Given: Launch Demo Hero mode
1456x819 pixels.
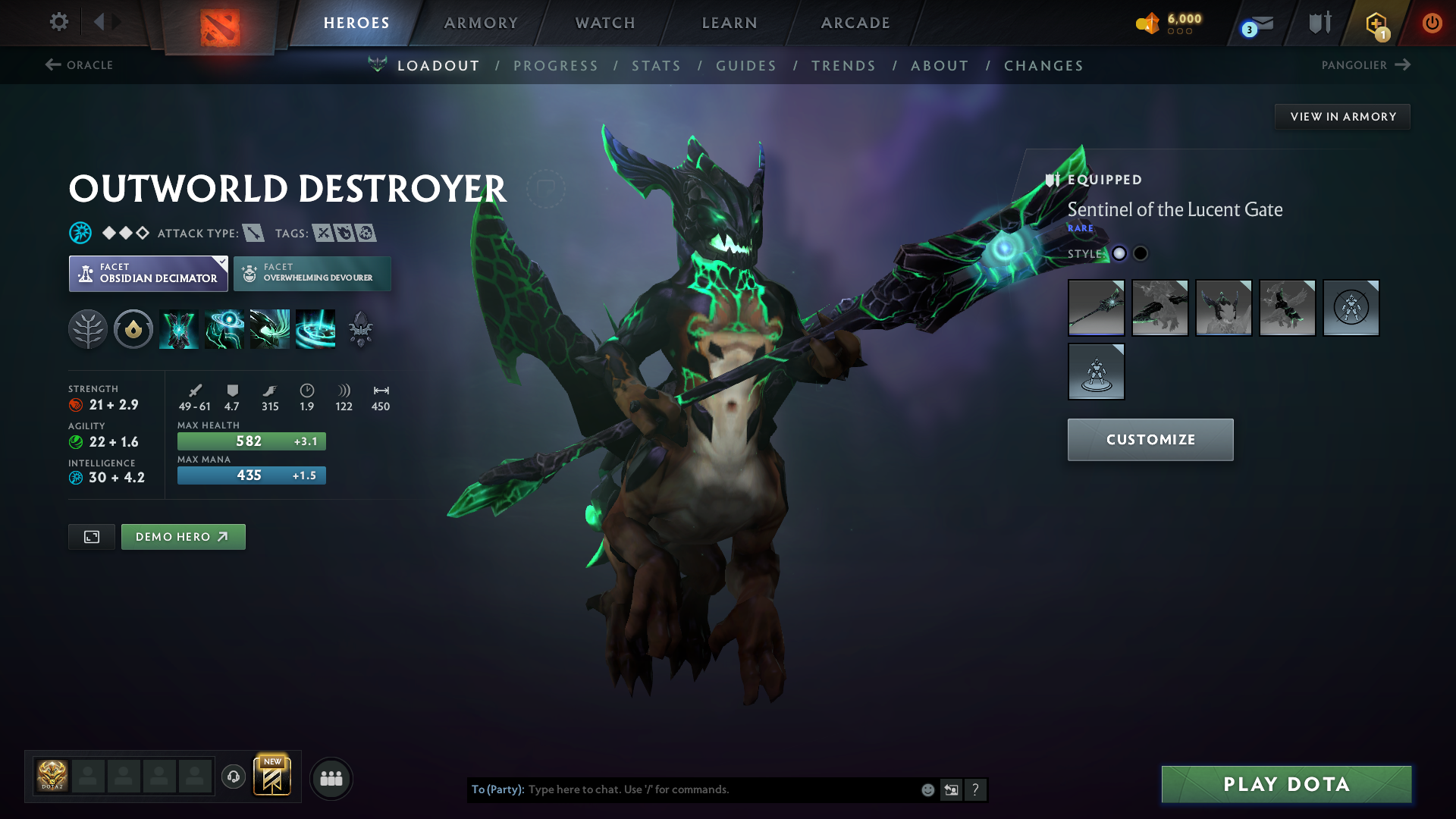Looking at the screenshot, I should (x=183, y=537).
